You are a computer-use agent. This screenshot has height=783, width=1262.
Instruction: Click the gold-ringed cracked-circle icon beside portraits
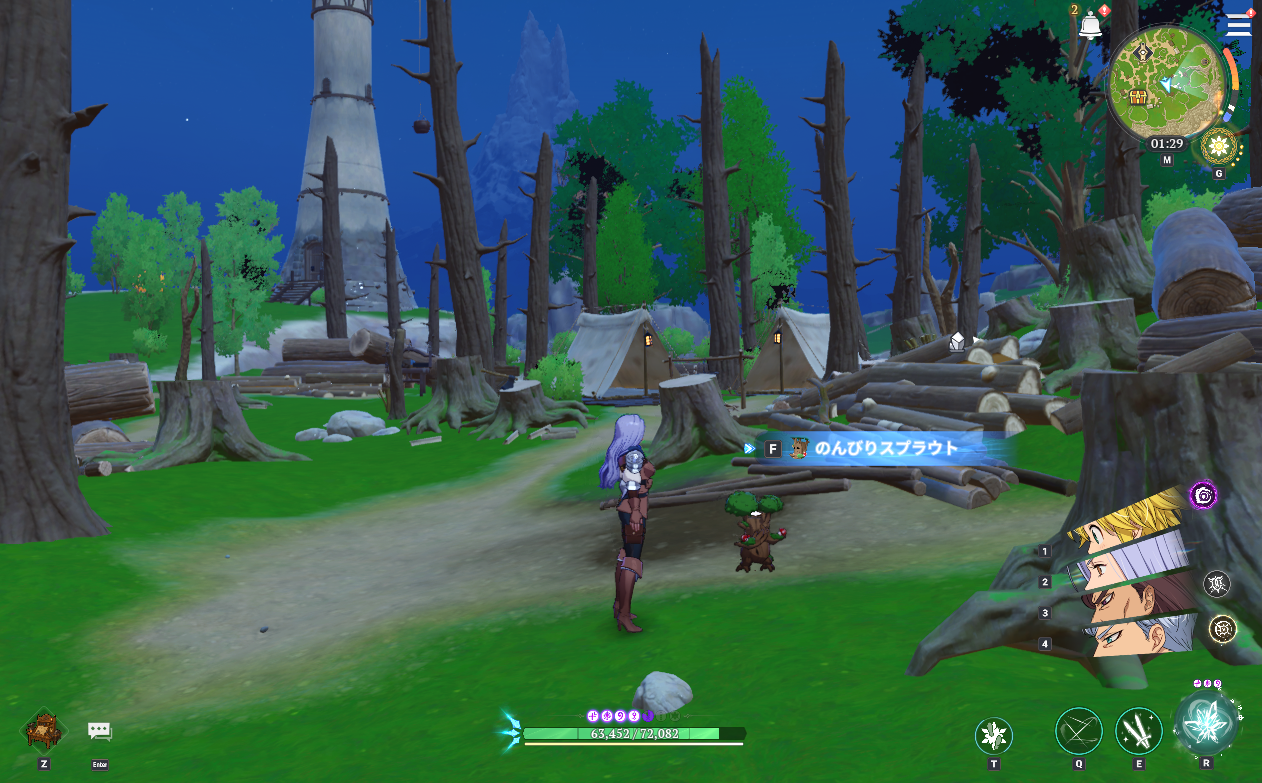click(x=1223, y=628)
